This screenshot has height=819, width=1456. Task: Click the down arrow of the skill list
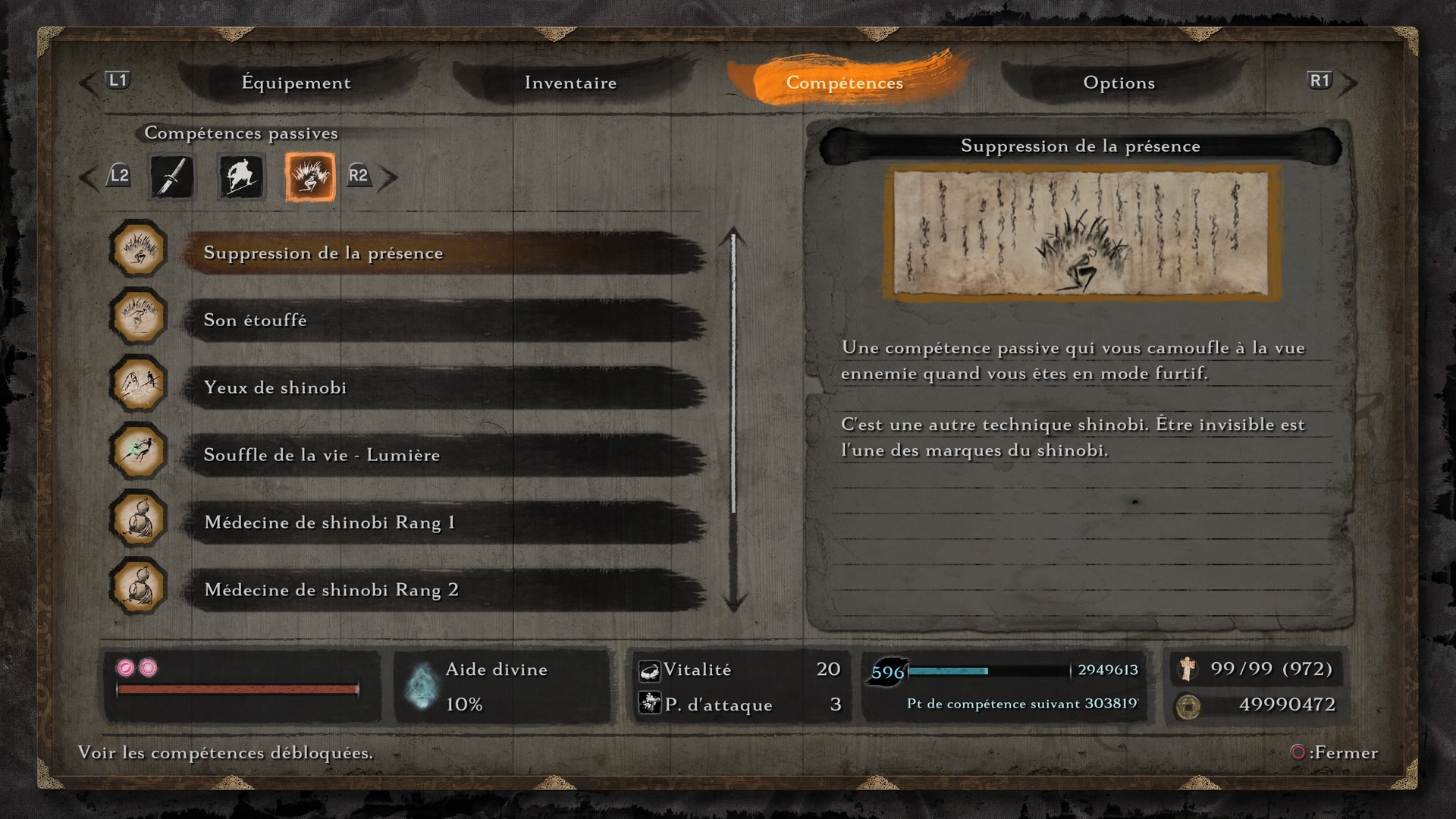[x=733, y=603]
